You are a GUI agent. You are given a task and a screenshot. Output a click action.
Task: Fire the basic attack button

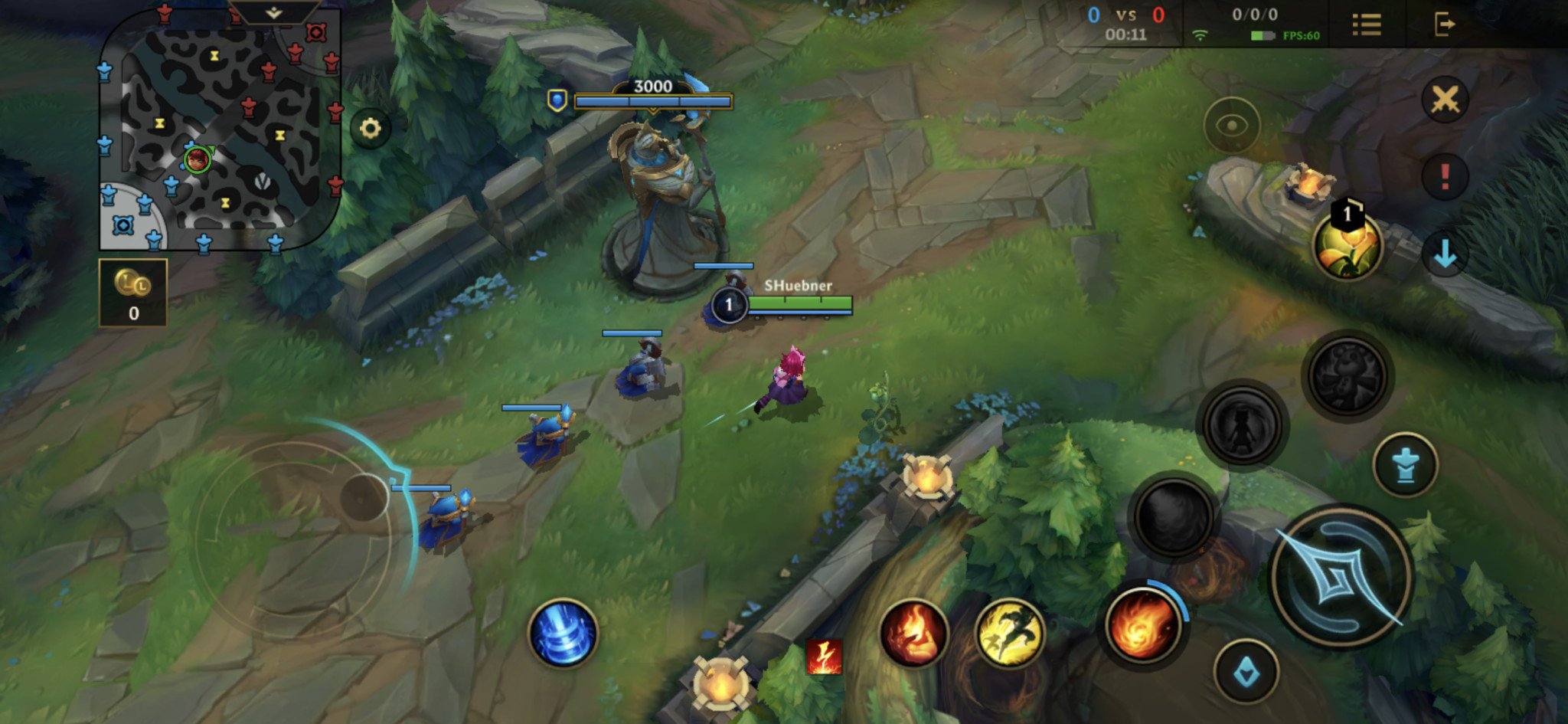click(1341, 576)
